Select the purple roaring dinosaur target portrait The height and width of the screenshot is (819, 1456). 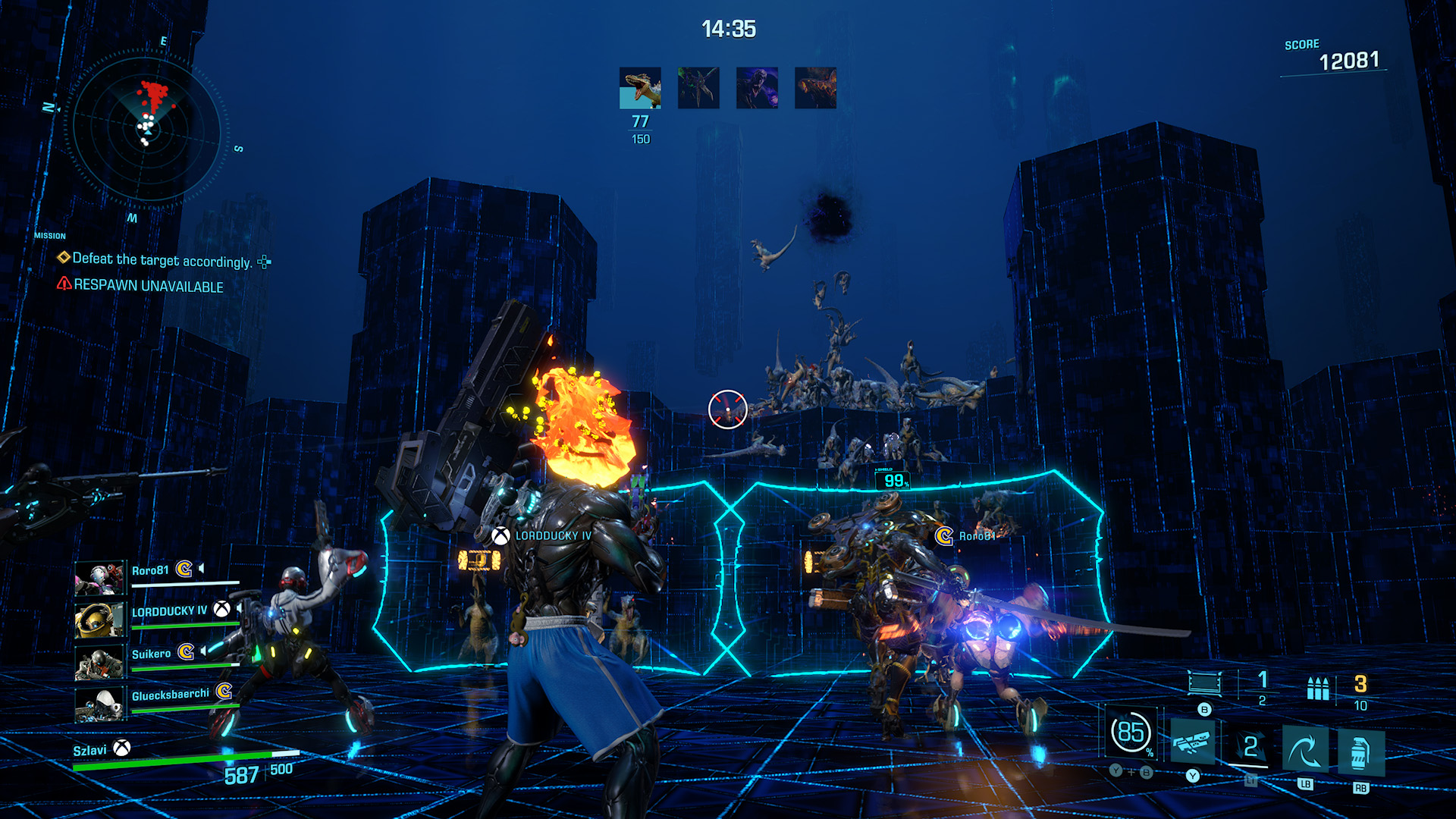click(757, 88)
